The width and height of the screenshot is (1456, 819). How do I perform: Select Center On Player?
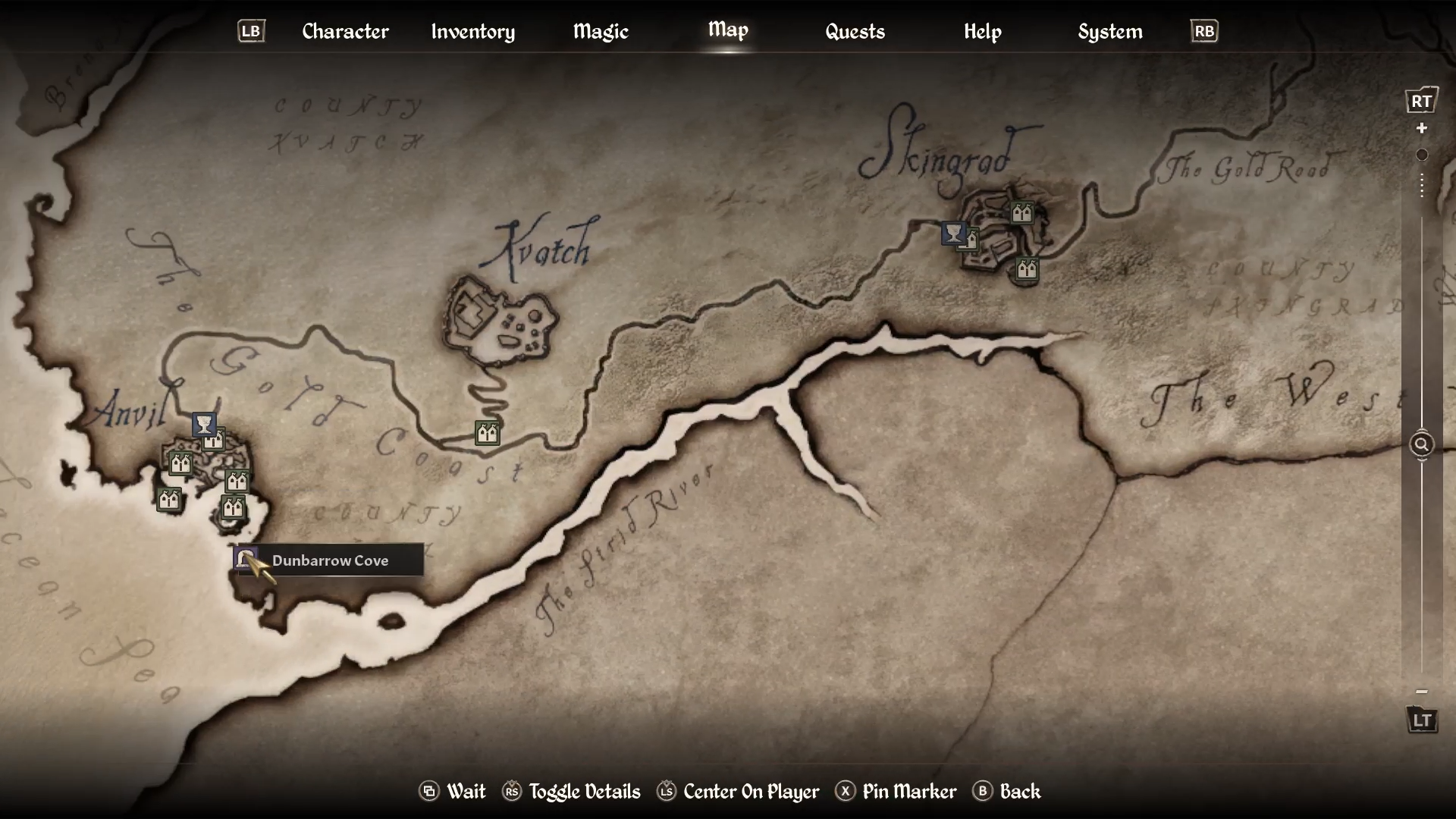(749, 792)
